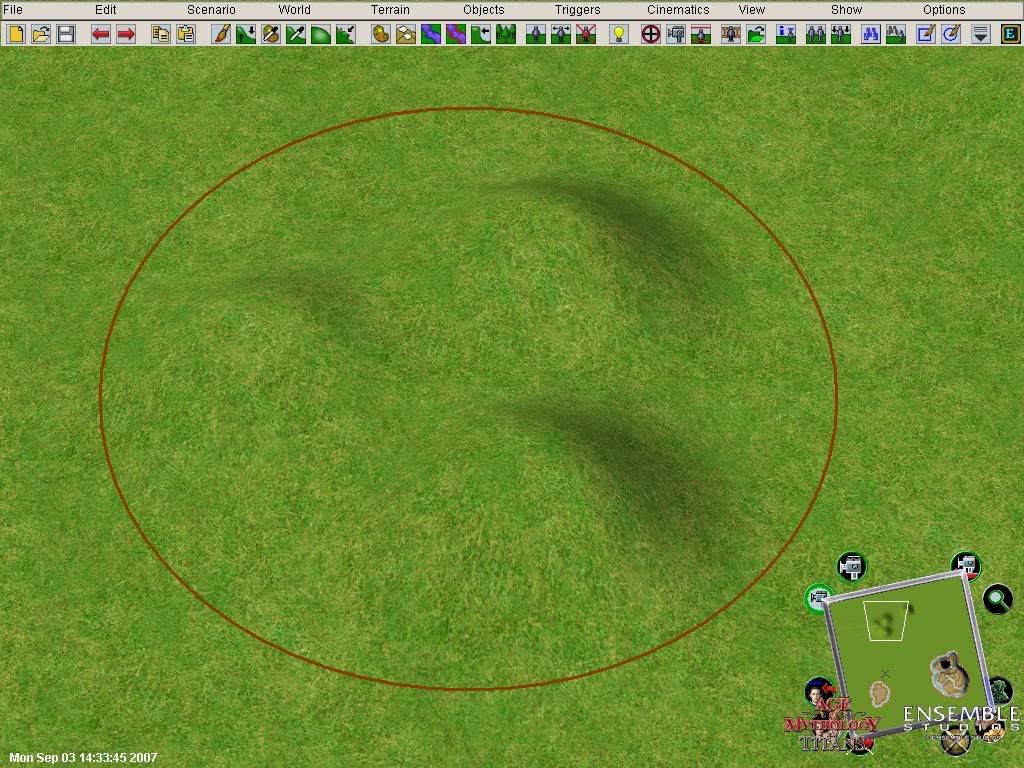Undo with the red left arrow
Image resolution: width=1024 pixels, height=768 pixels.
(x=101, y=34)
